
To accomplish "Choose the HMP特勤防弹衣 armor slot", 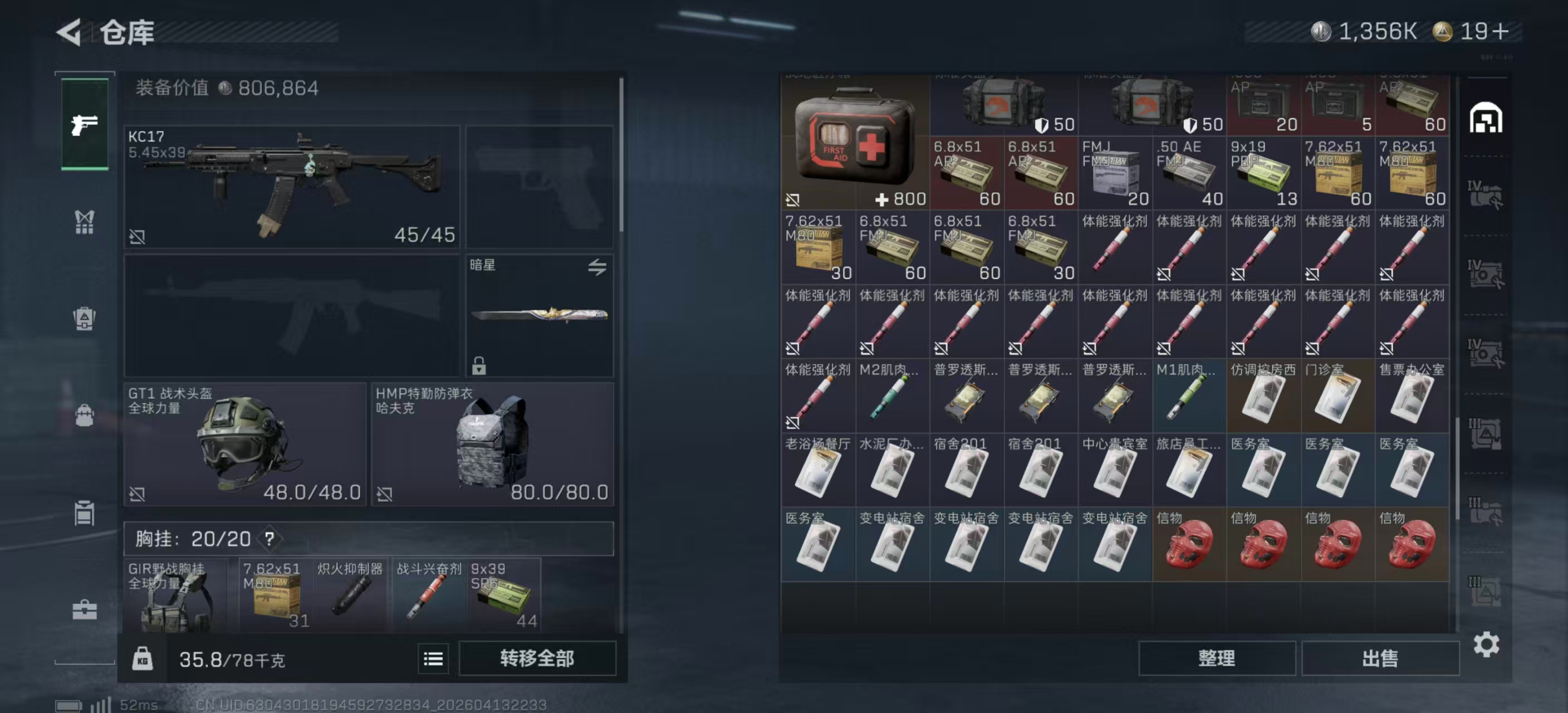I will click(492, 443).
